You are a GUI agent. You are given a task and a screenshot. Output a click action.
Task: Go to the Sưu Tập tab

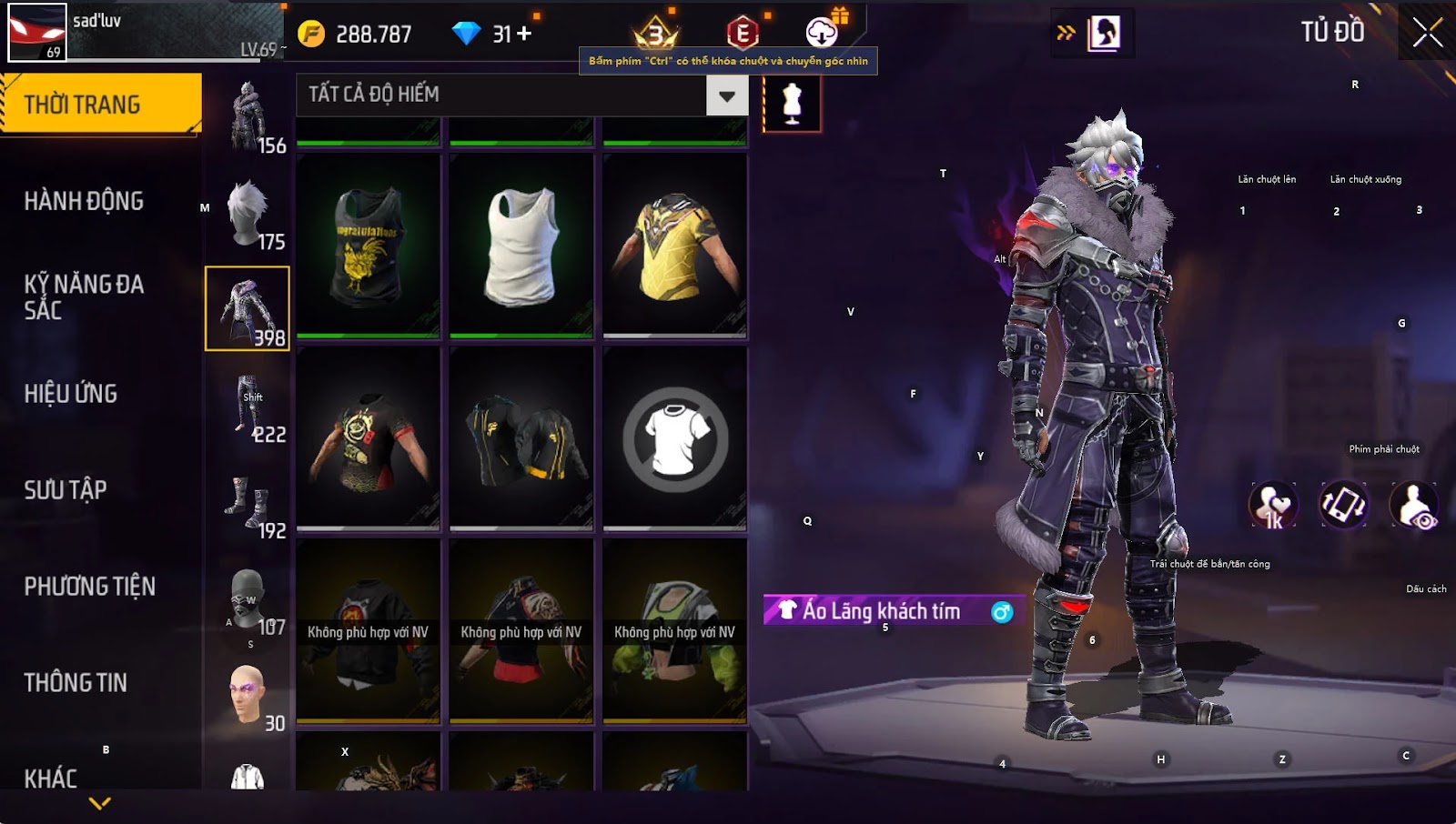tap(66, 490)
